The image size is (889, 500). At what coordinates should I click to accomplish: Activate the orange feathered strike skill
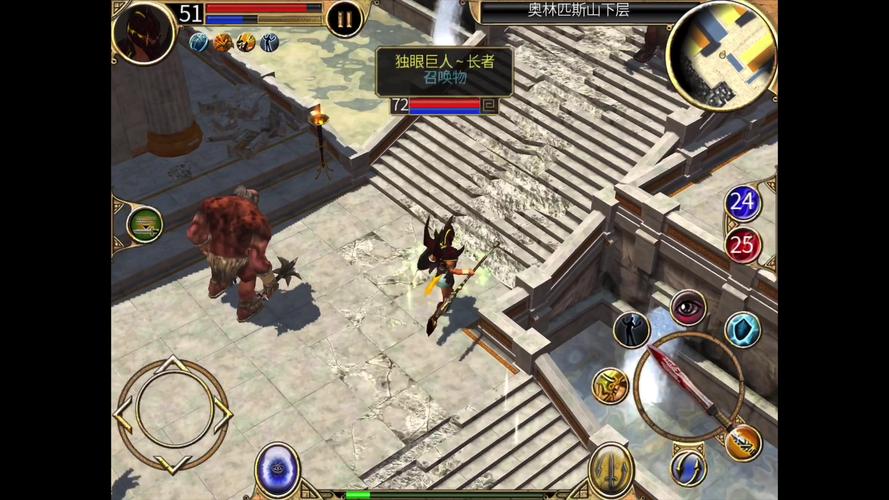pyautogui.click(x=743, y=442)
